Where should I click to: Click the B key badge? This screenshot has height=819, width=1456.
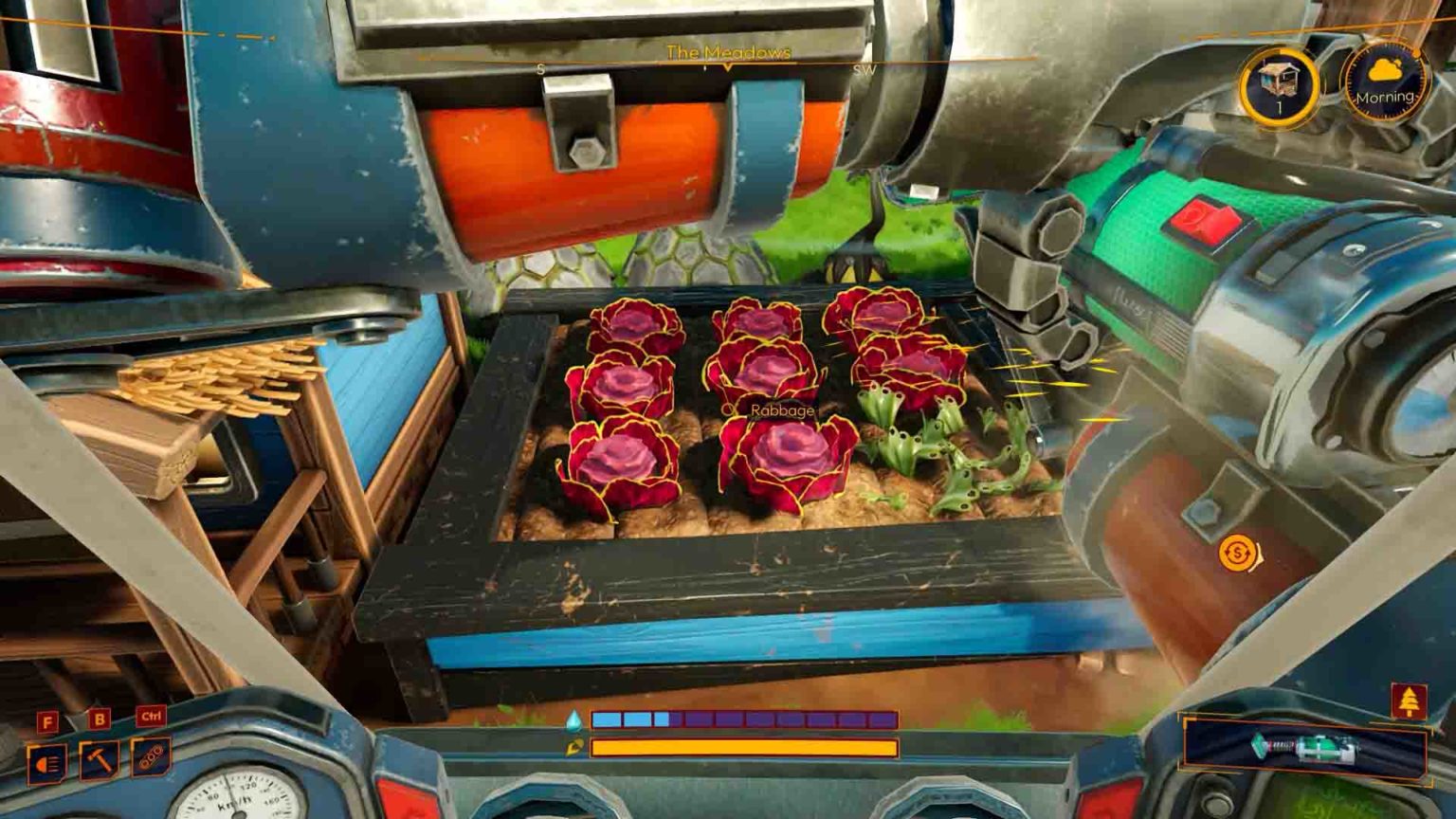coord(99,720)
